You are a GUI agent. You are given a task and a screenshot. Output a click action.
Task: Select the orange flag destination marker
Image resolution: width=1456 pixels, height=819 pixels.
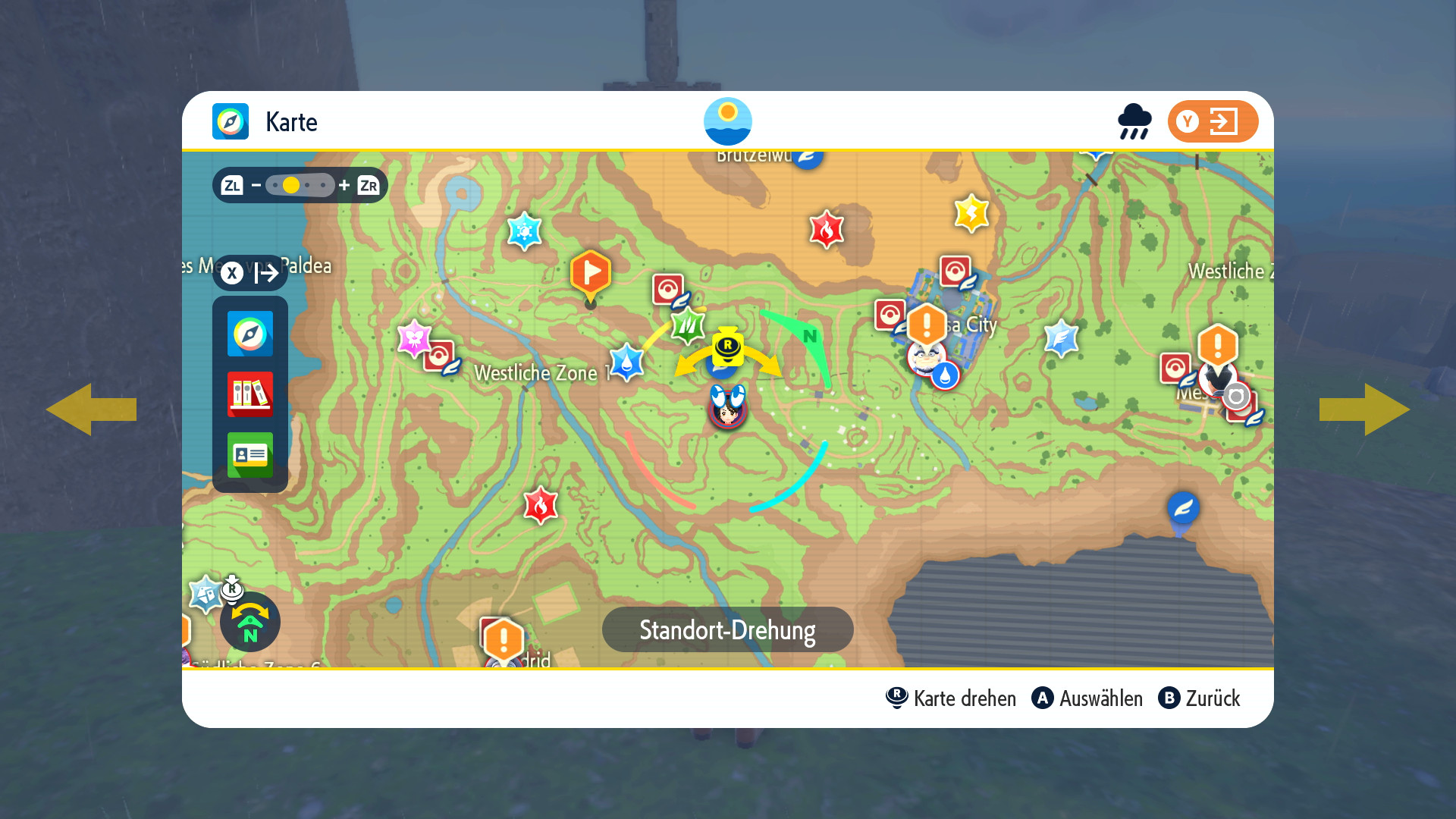590,272
